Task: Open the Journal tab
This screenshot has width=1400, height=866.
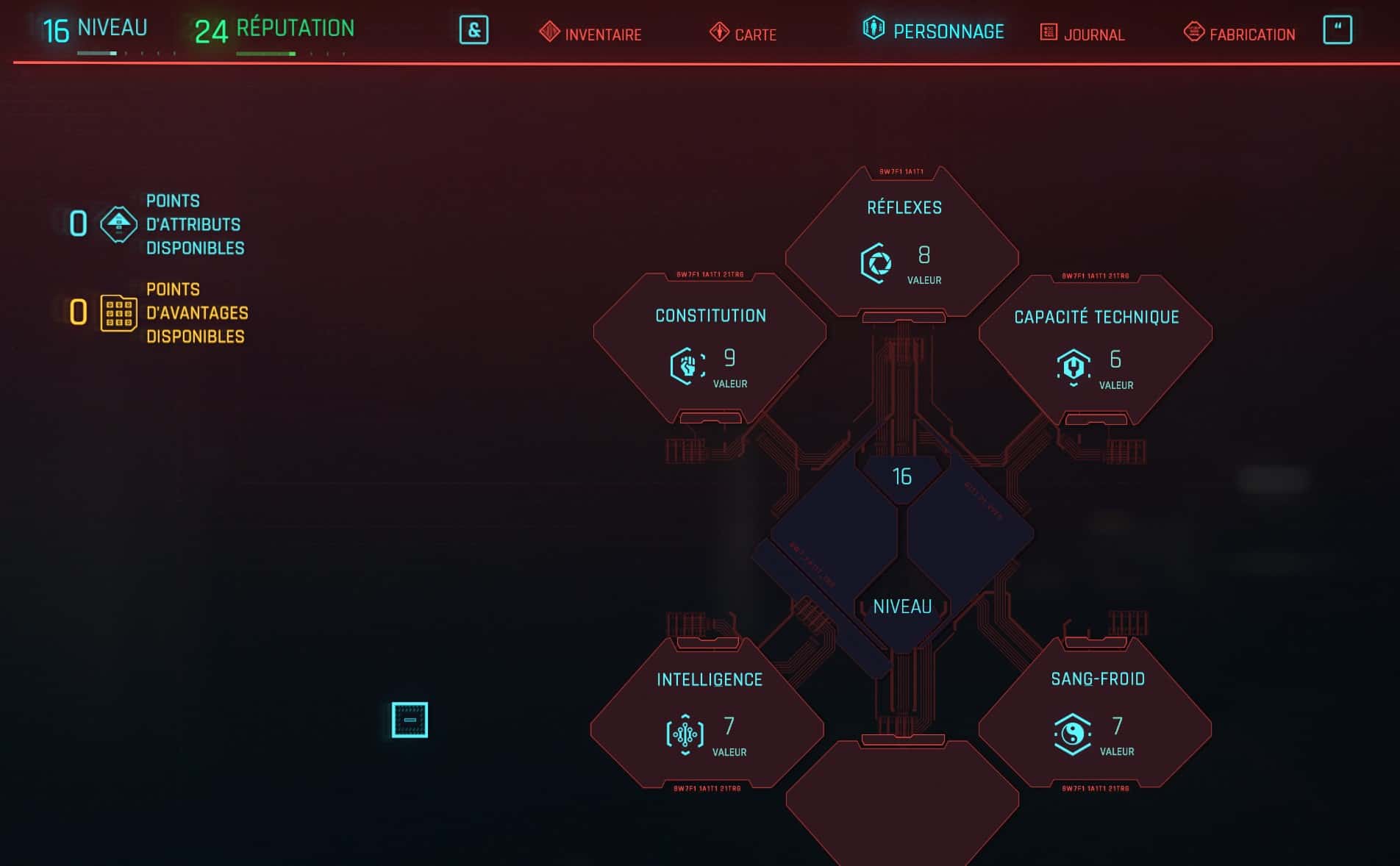Action: pyautogui.click(x=1082, y=34)
